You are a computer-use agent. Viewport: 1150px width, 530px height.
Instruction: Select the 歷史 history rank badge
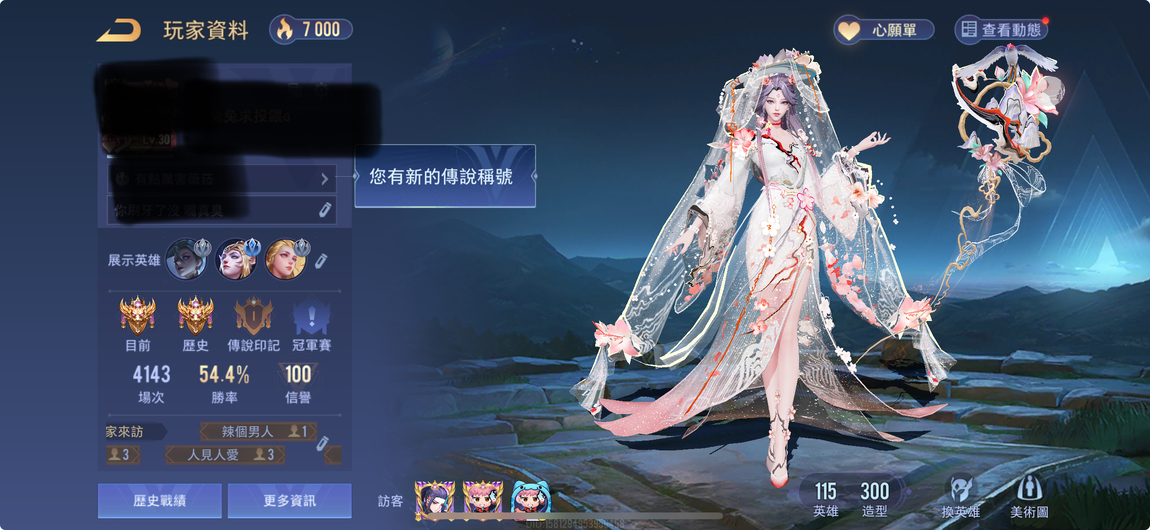point(195,318)
